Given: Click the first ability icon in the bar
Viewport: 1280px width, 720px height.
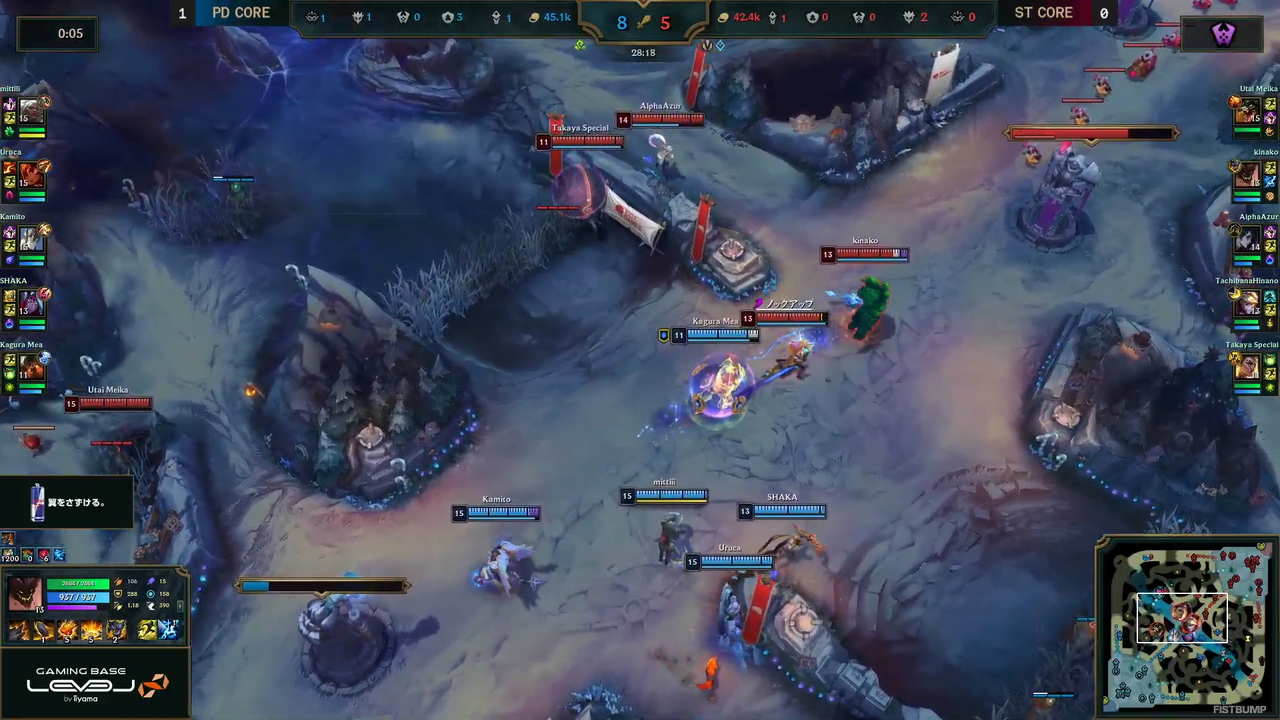Looking at the screenshot, I should coord(19,630).
